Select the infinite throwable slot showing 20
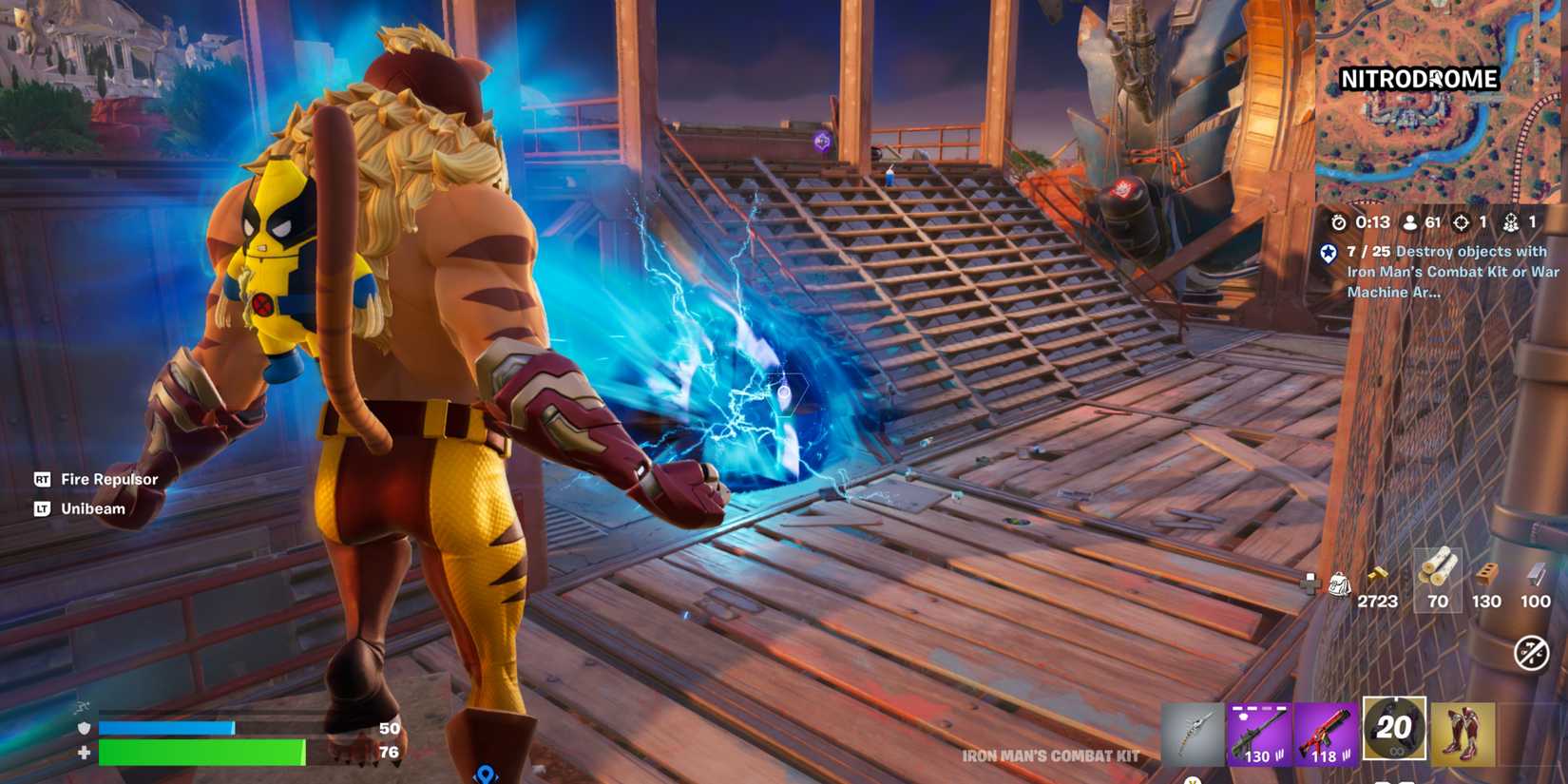 1393,730
